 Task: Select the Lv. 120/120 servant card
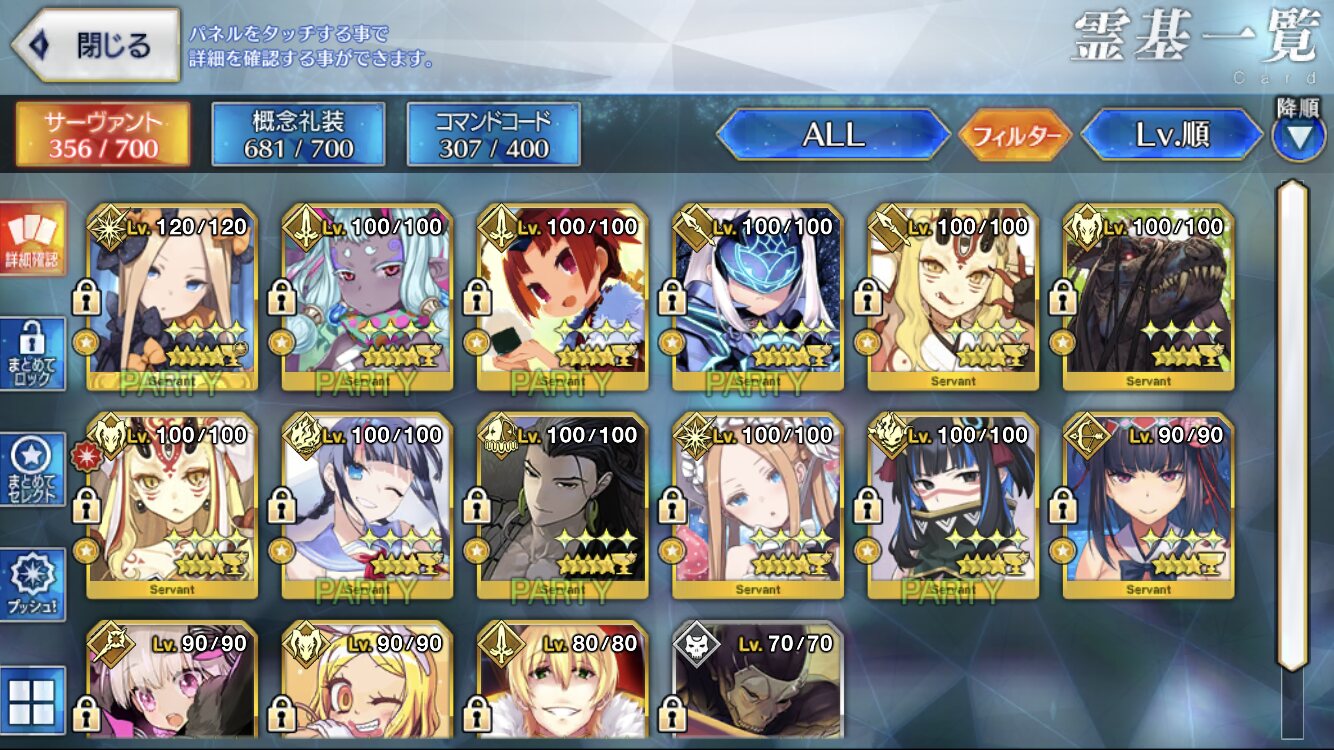(172, 298)
